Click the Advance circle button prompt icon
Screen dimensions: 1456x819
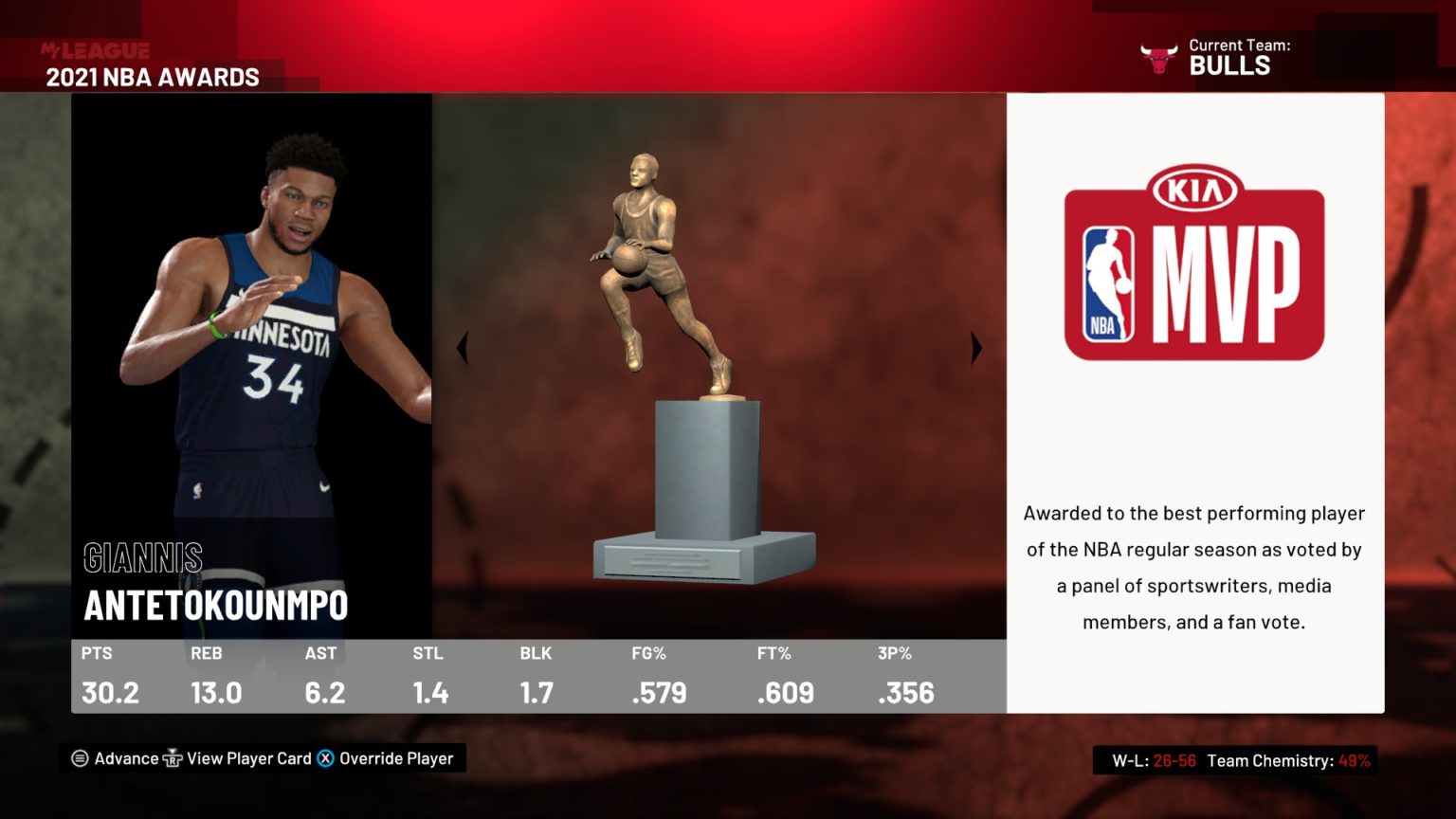[79, 758]
